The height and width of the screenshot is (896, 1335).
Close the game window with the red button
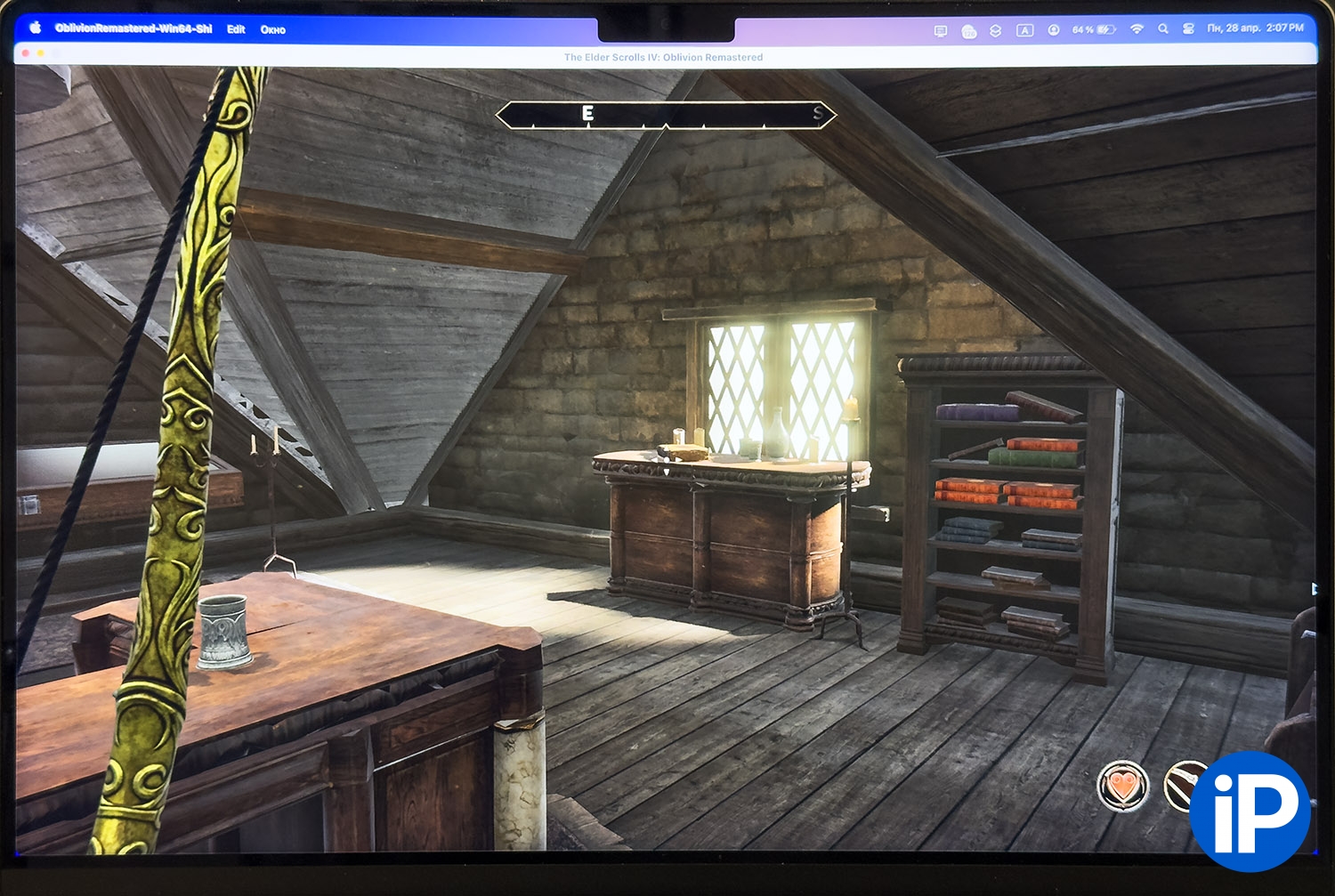coord(25,54)
